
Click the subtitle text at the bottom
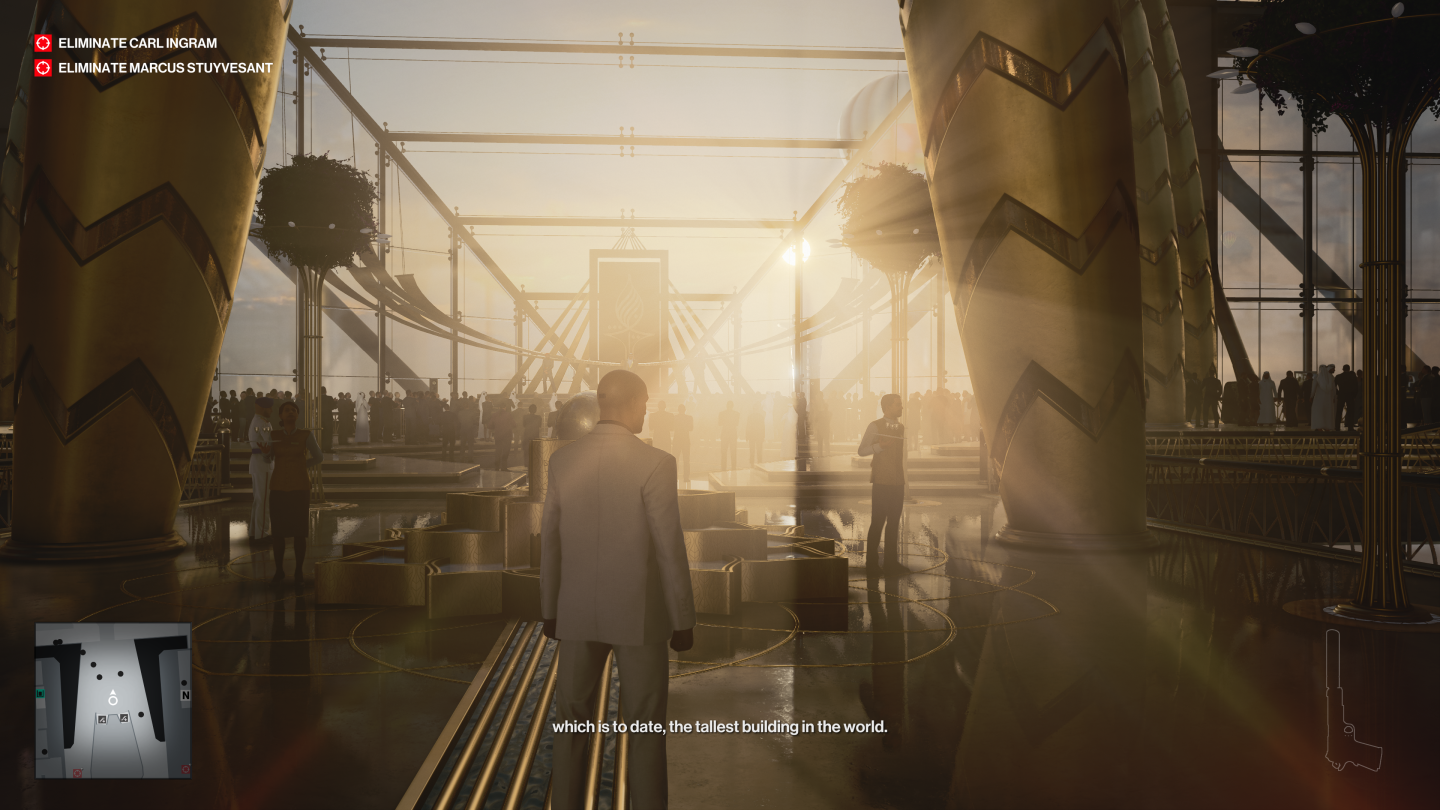pyautogui.click(x=720, y=729)
